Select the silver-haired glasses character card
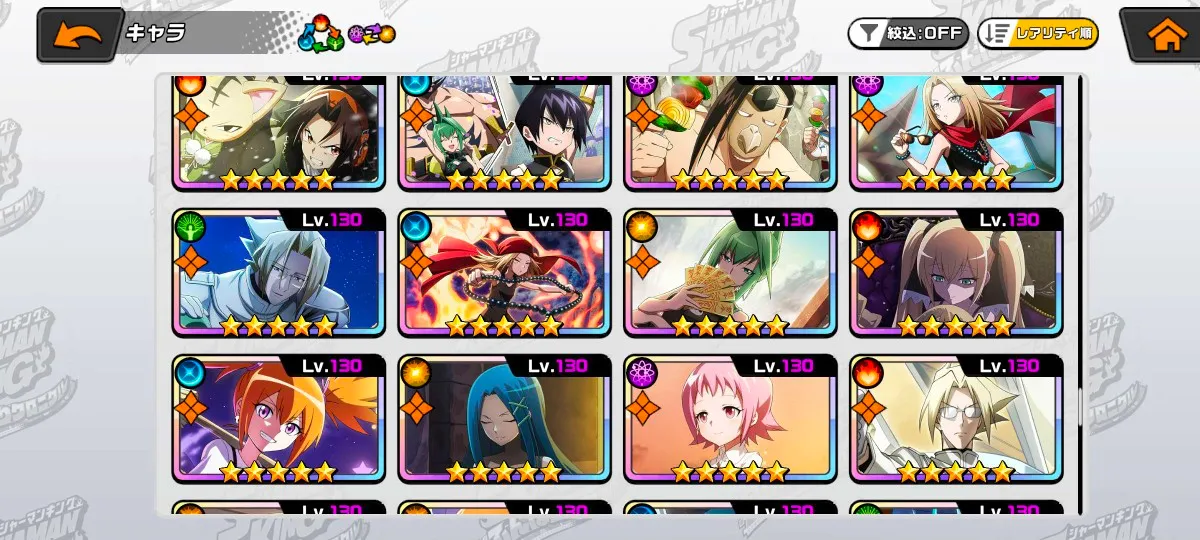 278,272
